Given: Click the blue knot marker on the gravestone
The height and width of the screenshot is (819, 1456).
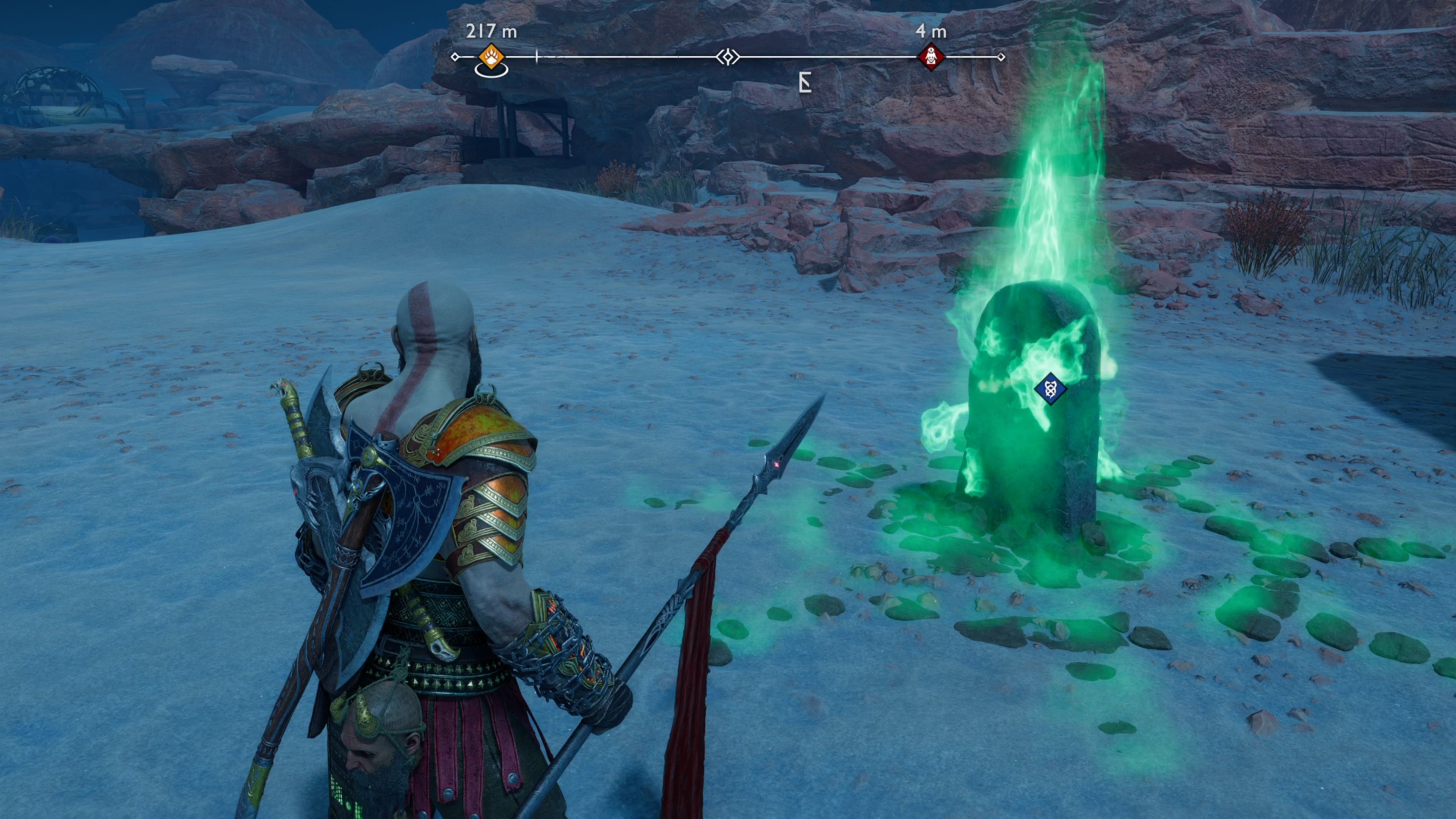Looking at the screenshot, I should 1050,388.
